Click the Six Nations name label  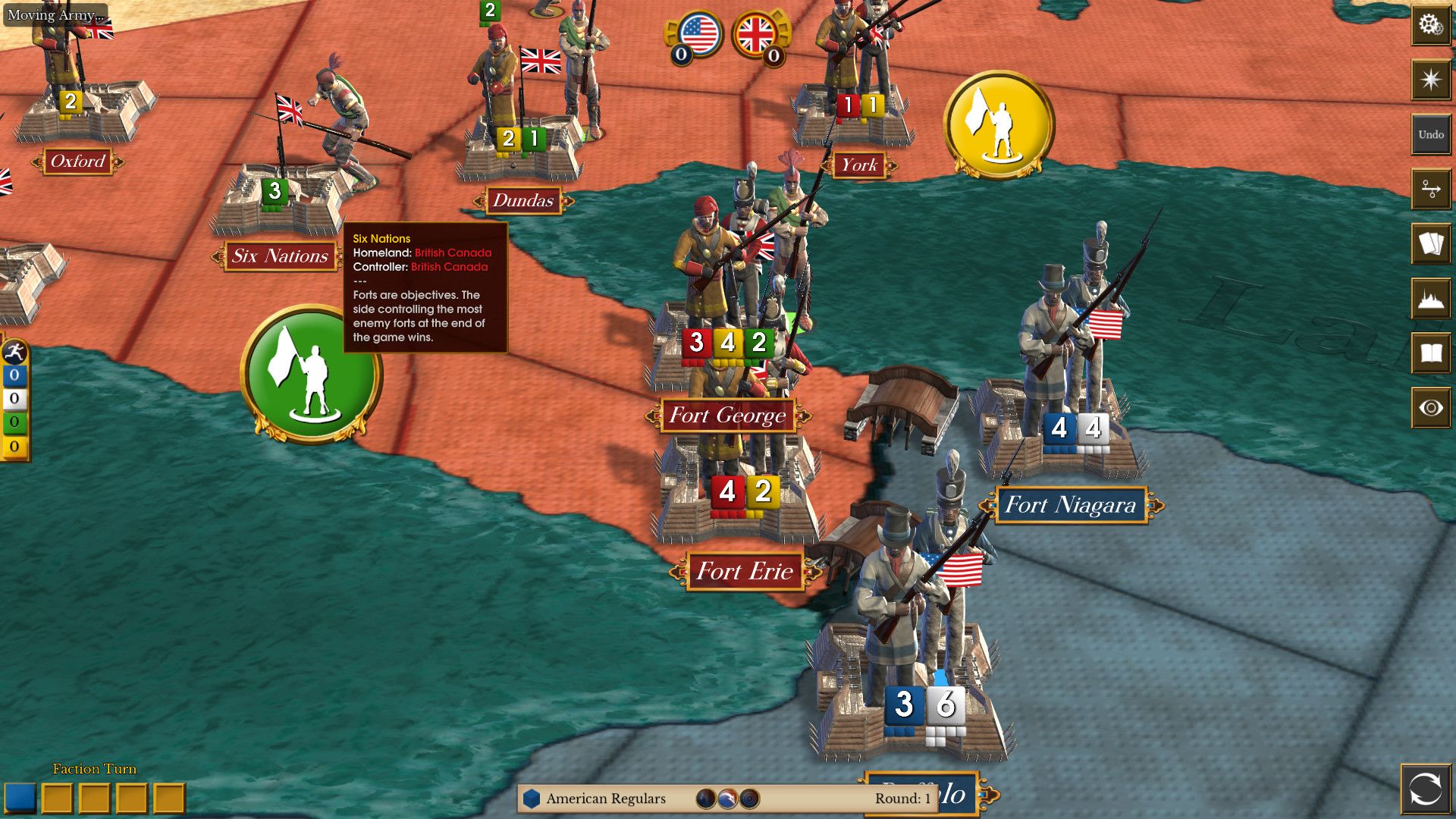pyautogui.click(x=280, y=256)
